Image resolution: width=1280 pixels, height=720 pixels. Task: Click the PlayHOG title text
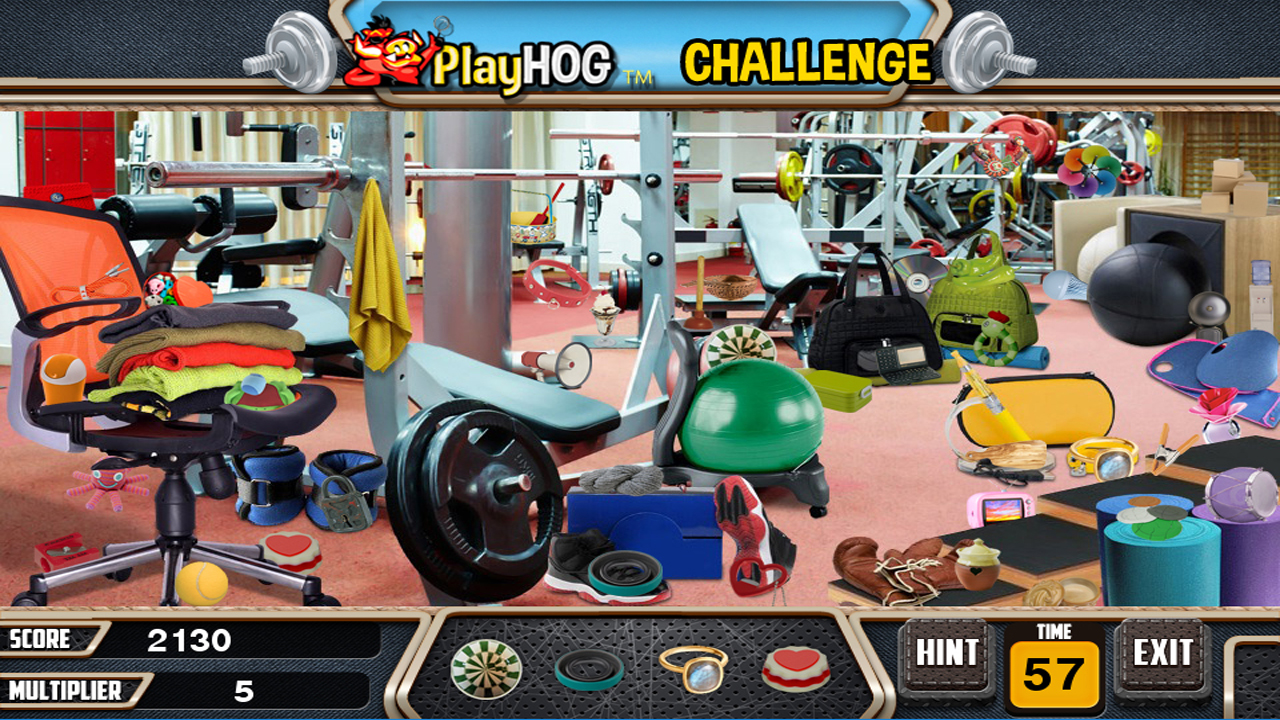pyautogui.click(x=525, y=58)
